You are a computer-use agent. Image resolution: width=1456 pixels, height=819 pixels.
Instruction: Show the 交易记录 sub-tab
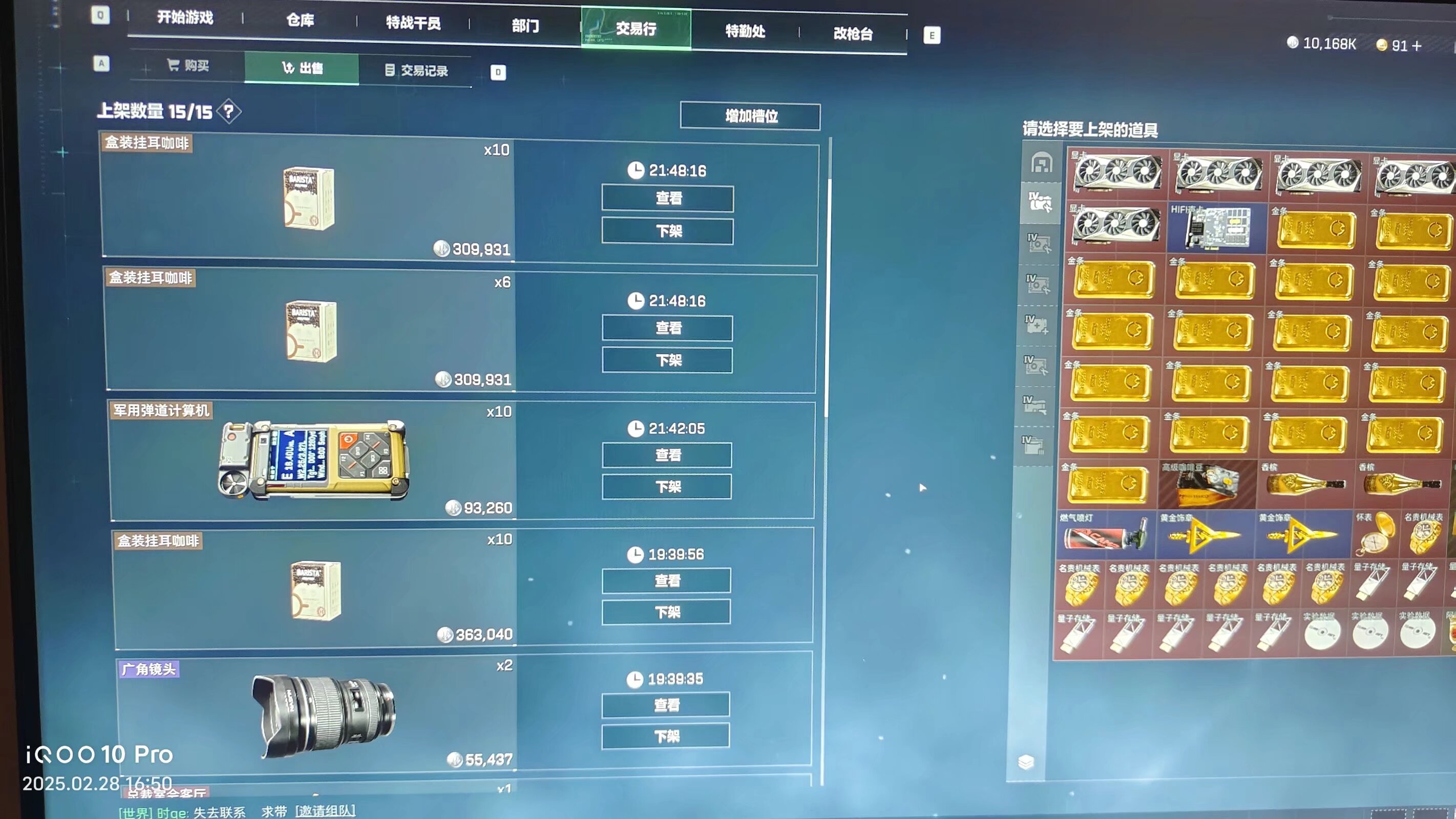tap(416, 71)
